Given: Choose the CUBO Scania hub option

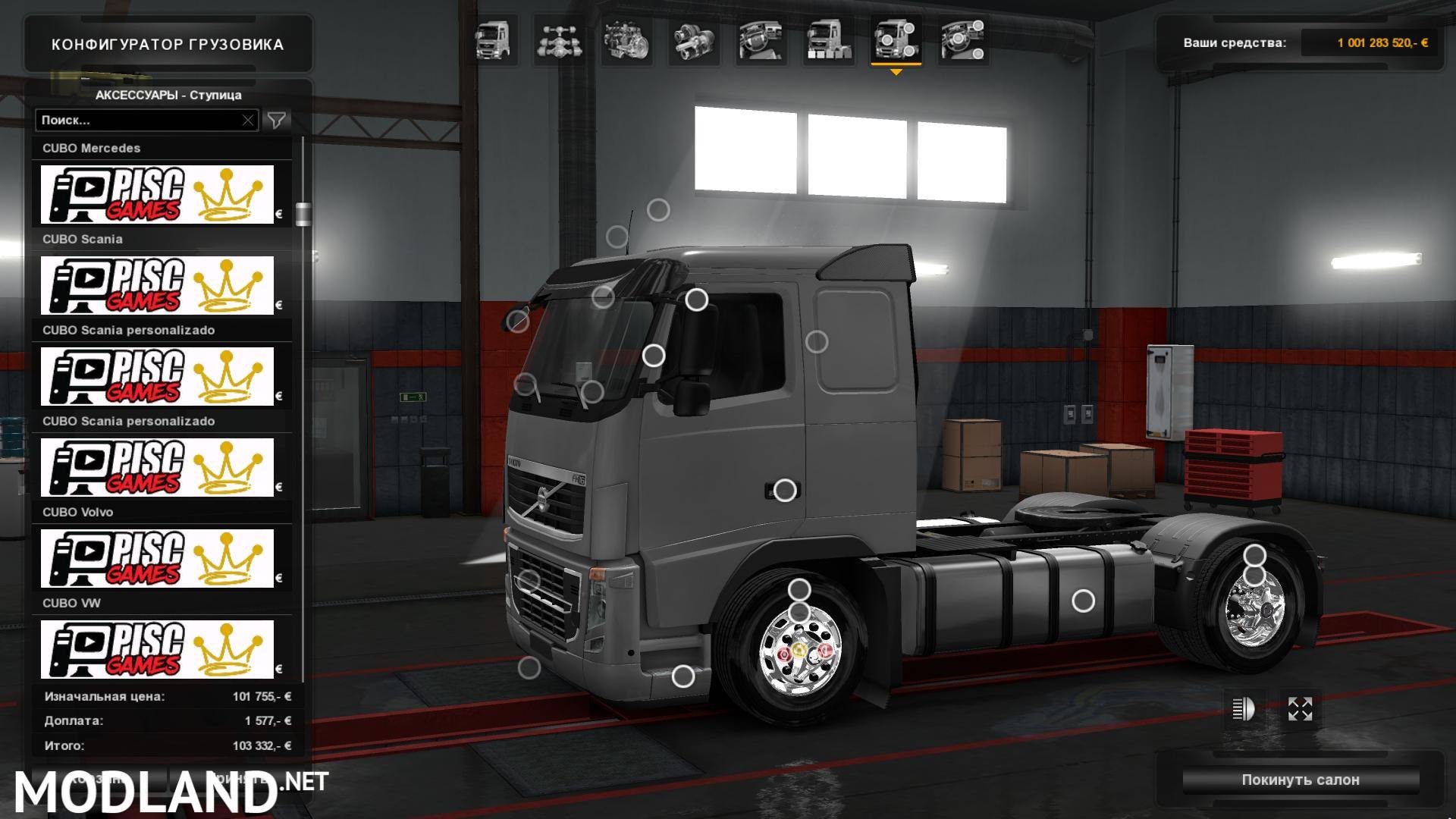Looking at the screenshot, I should point(157,285).
